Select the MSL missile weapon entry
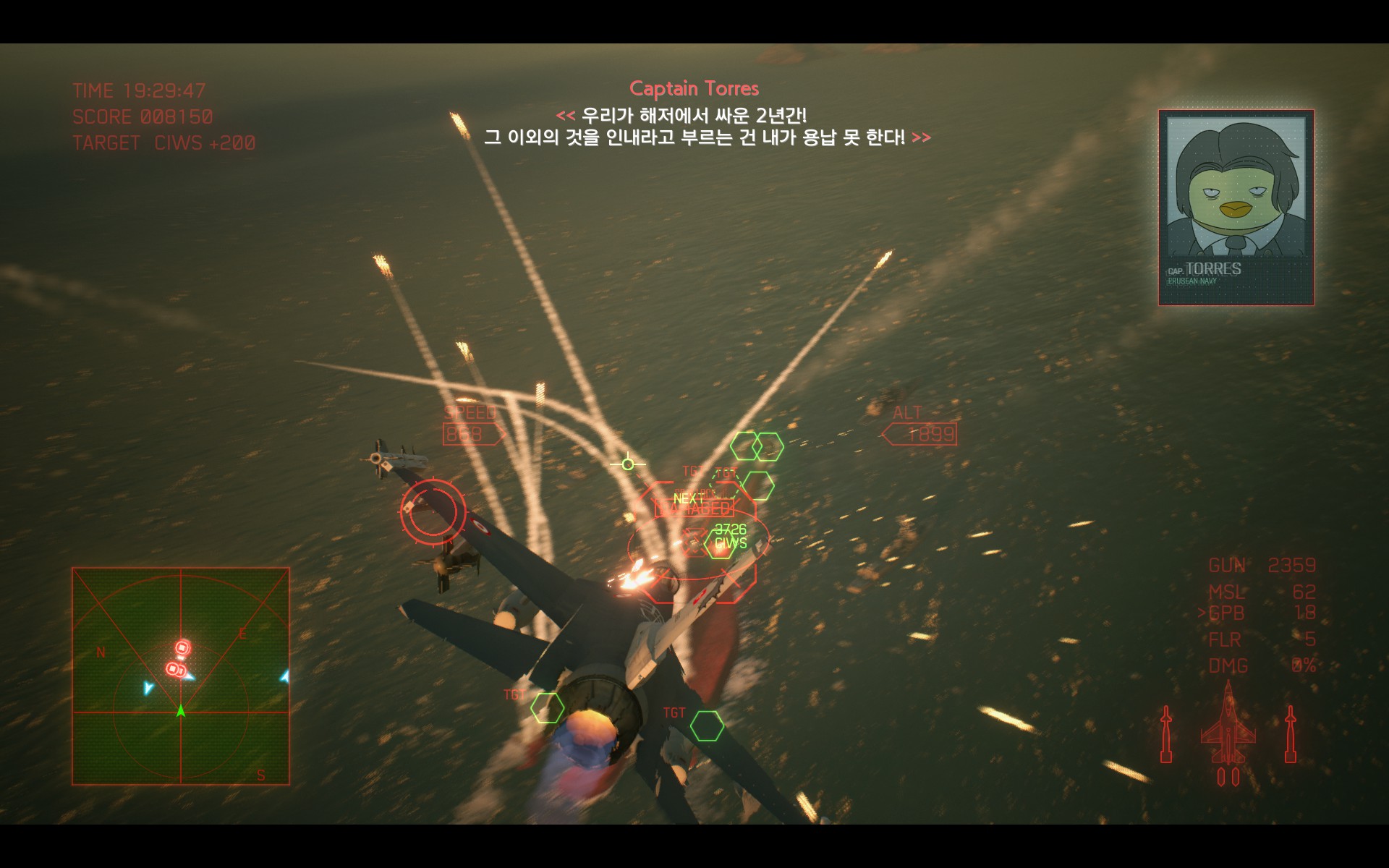 click(x=1261, y=592)
